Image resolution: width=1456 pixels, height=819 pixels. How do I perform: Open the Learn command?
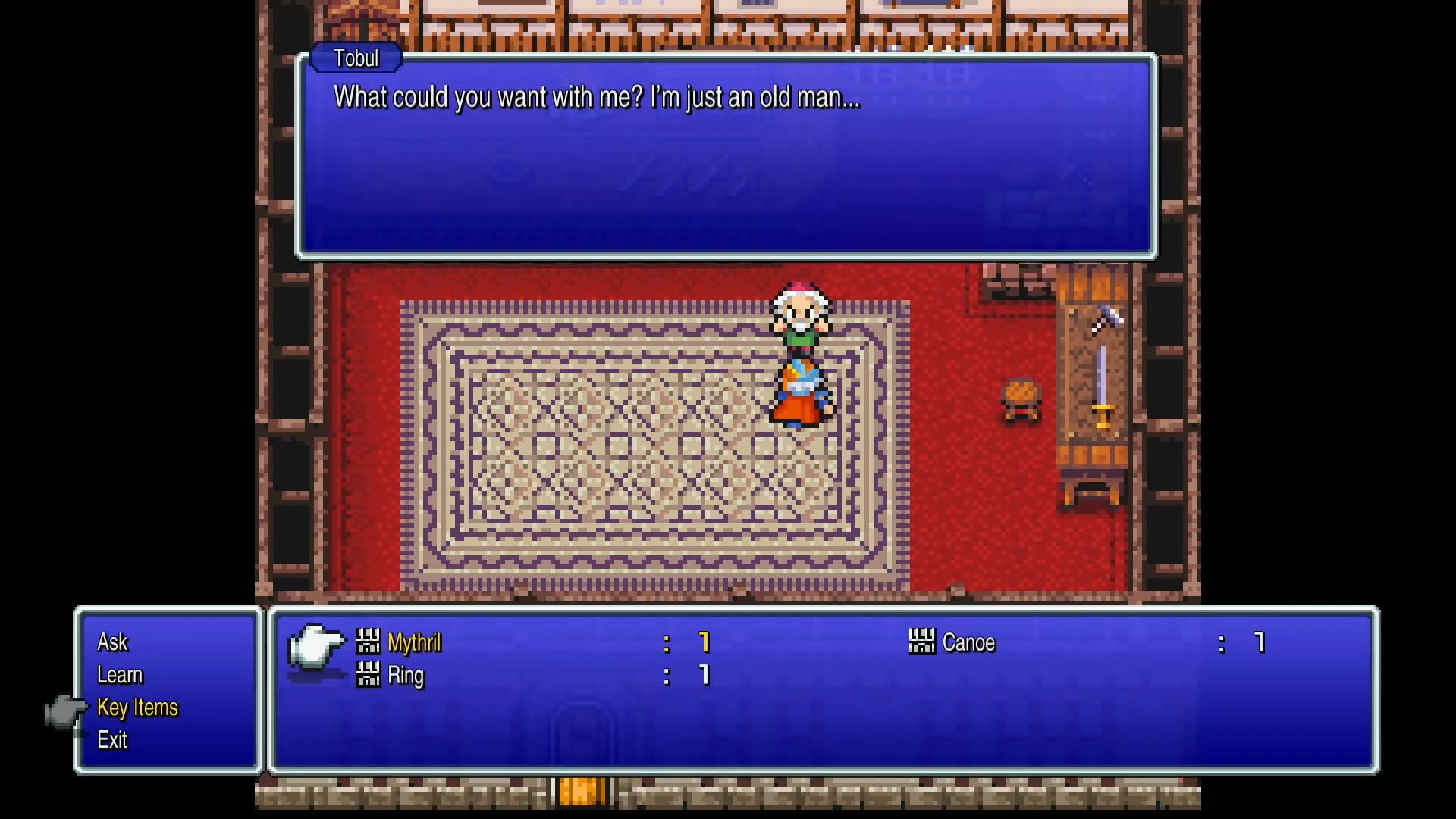pos(121,674)
